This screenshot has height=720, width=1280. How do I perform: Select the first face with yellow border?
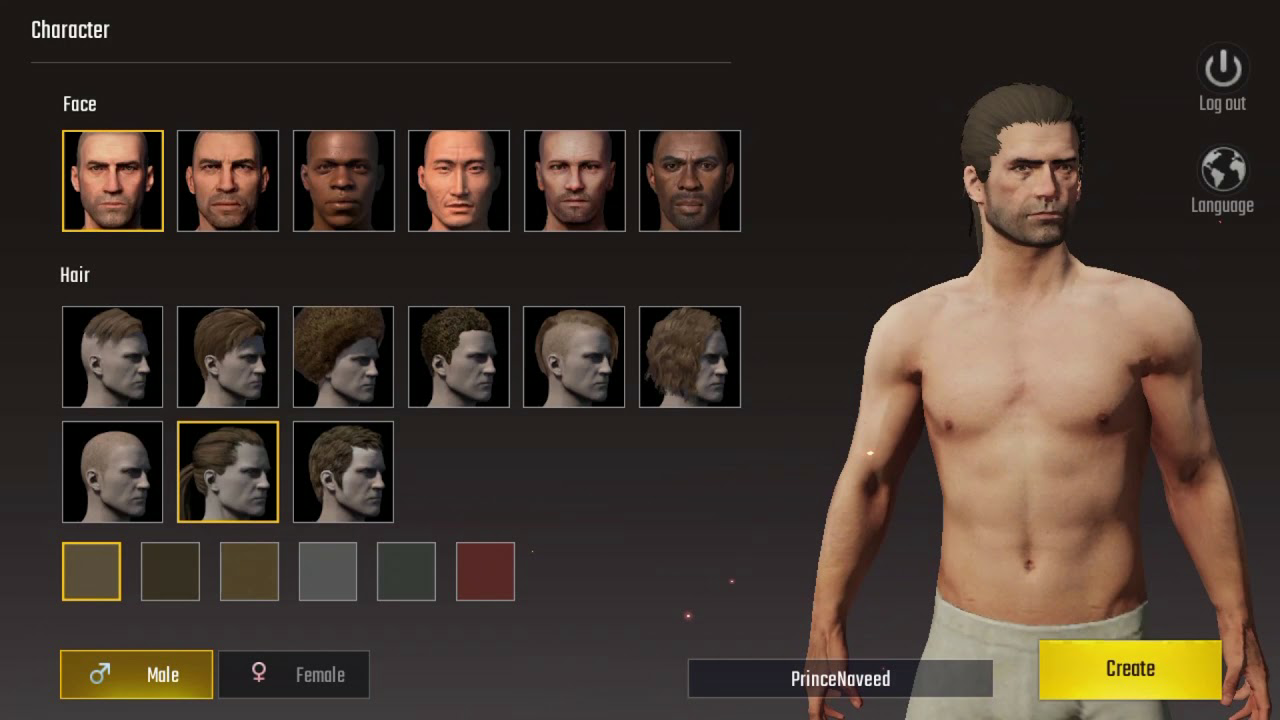pyautogui.click(x=113, y=181)
